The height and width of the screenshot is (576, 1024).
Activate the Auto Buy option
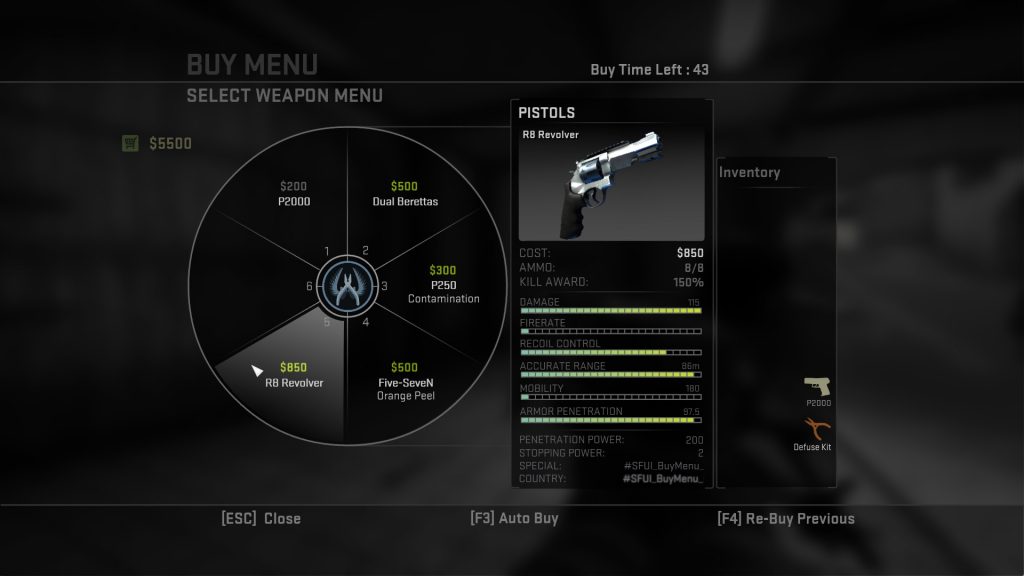514,518
